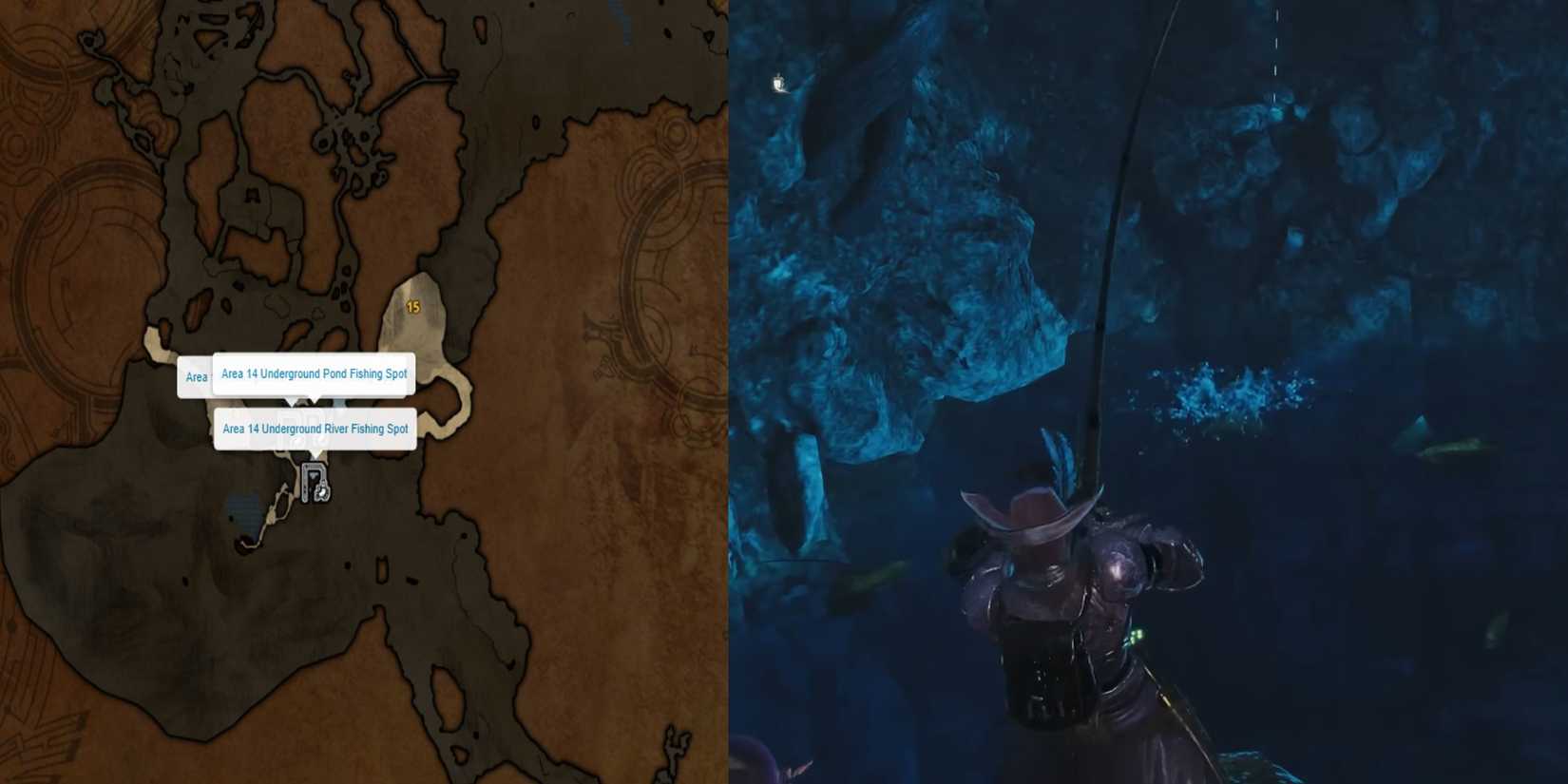The height and width of the screenshot is (784, 1568).
Task: Click the glowing lantern icon in the cave
Action: click(x=779, y=84)
